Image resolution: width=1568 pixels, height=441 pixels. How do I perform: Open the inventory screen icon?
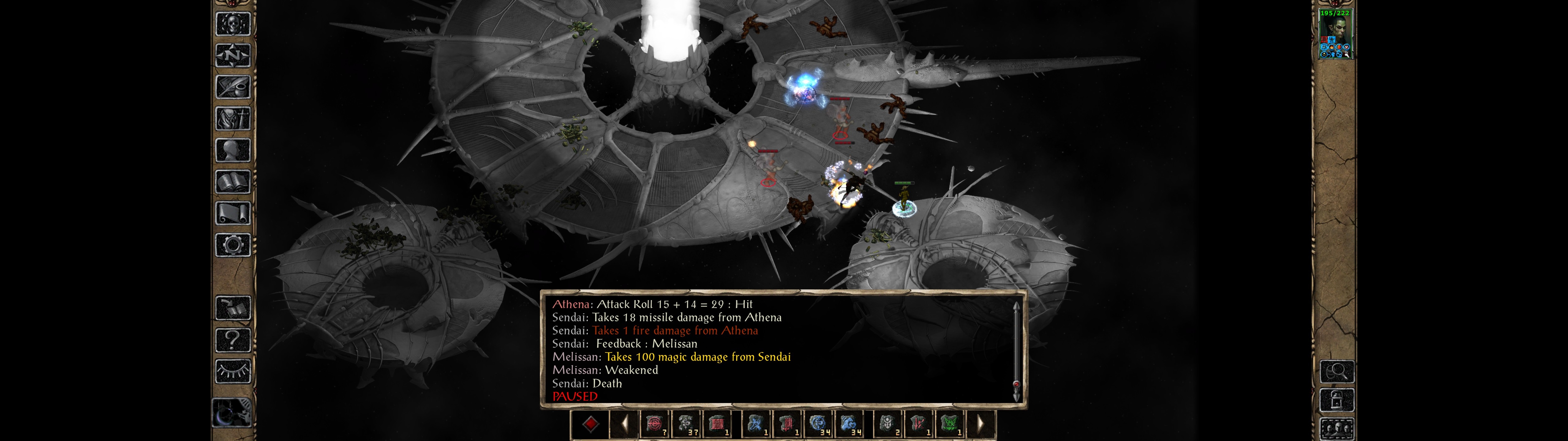point(232,119)
